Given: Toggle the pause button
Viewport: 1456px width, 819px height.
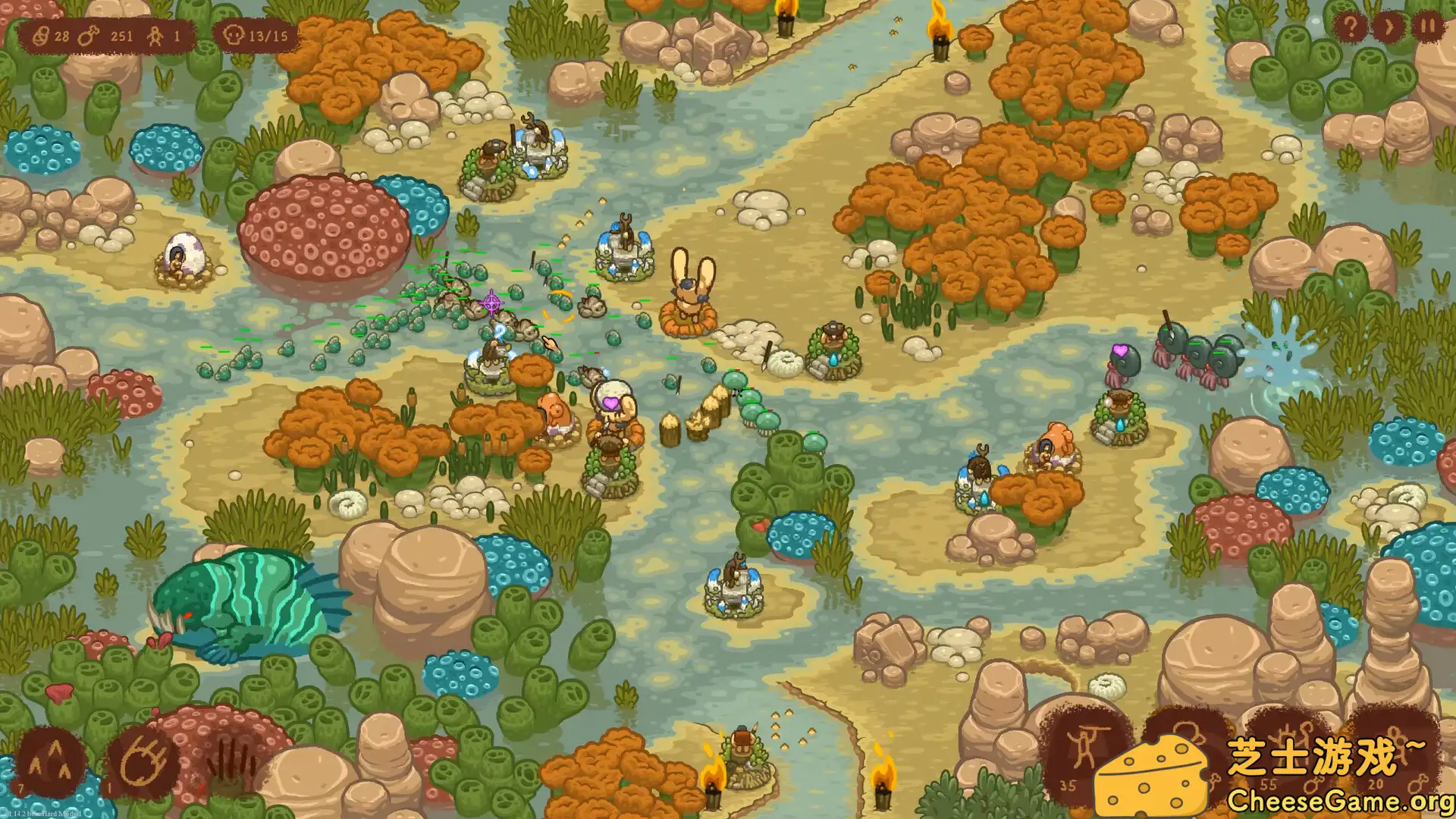Looking at the screenshot, I should [x=1427, y=28].
